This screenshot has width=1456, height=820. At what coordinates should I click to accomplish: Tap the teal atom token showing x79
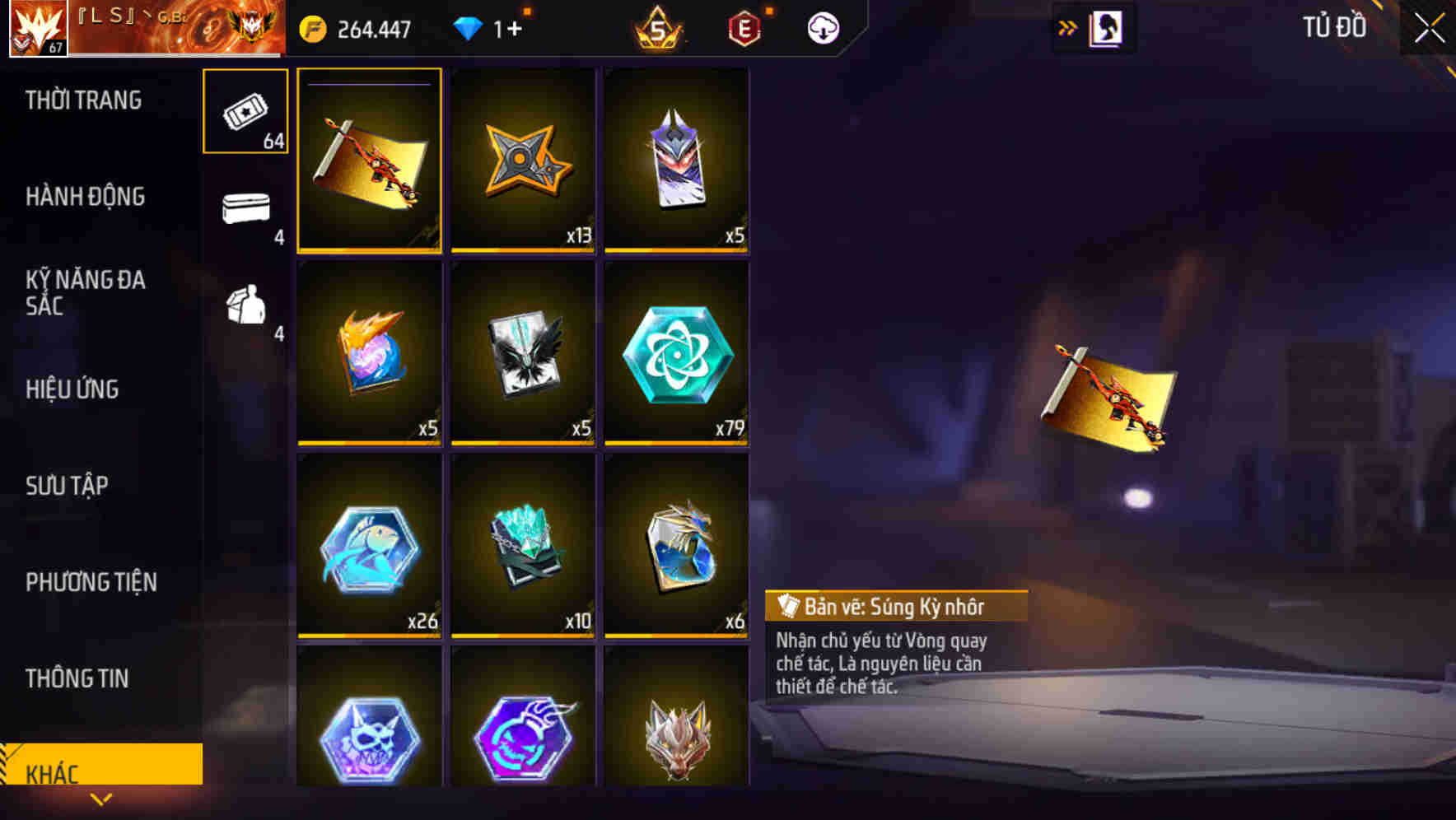(x=675, y=353)
